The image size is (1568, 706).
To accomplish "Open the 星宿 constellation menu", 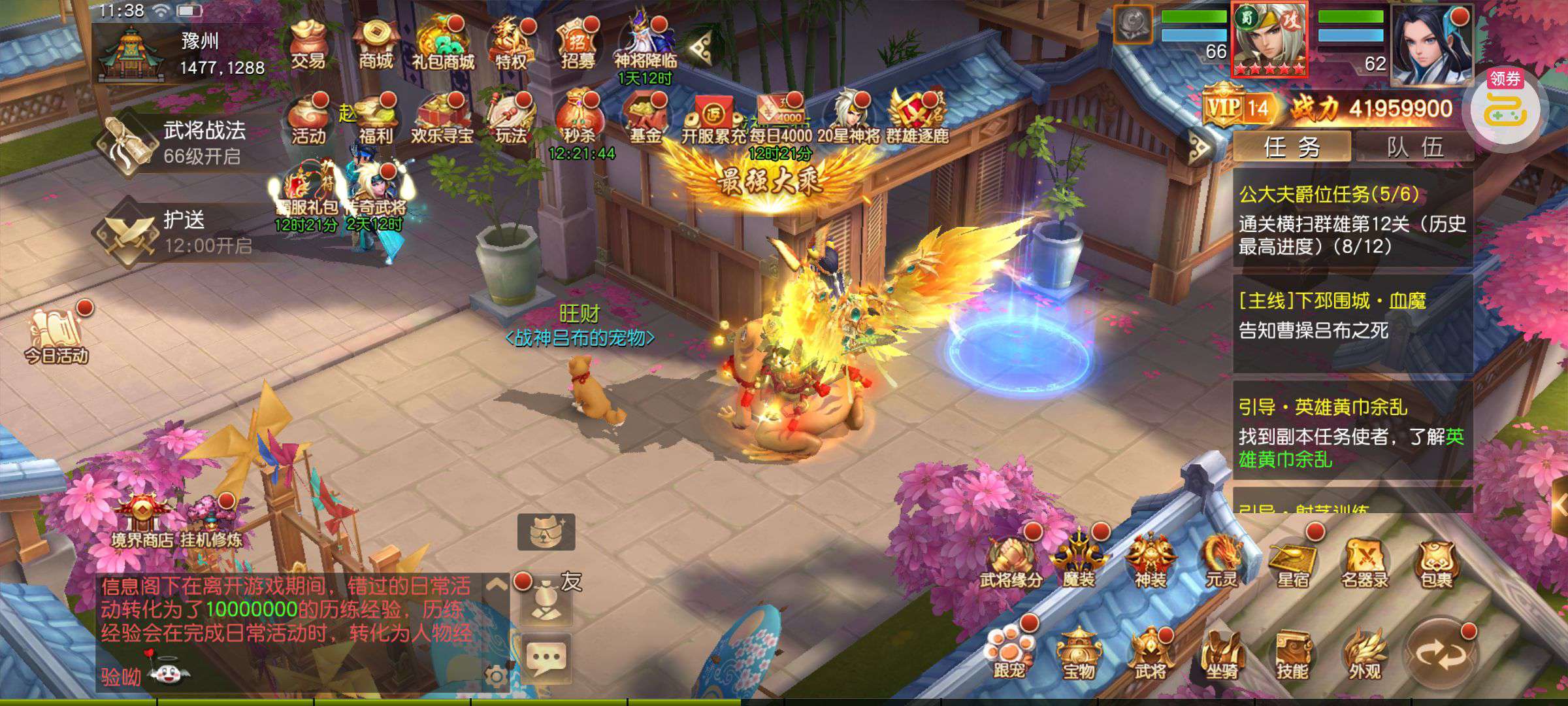I will 1292,563.
